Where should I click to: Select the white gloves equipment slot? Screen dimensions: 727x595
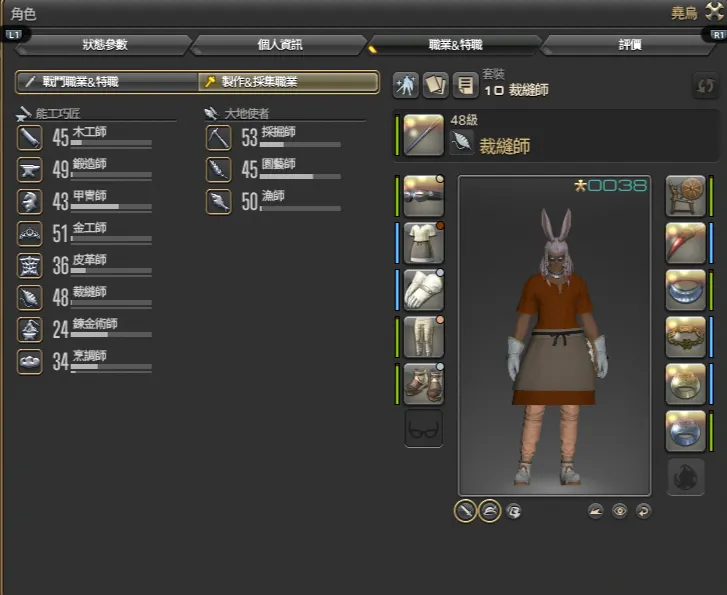[x=423, y=289]
